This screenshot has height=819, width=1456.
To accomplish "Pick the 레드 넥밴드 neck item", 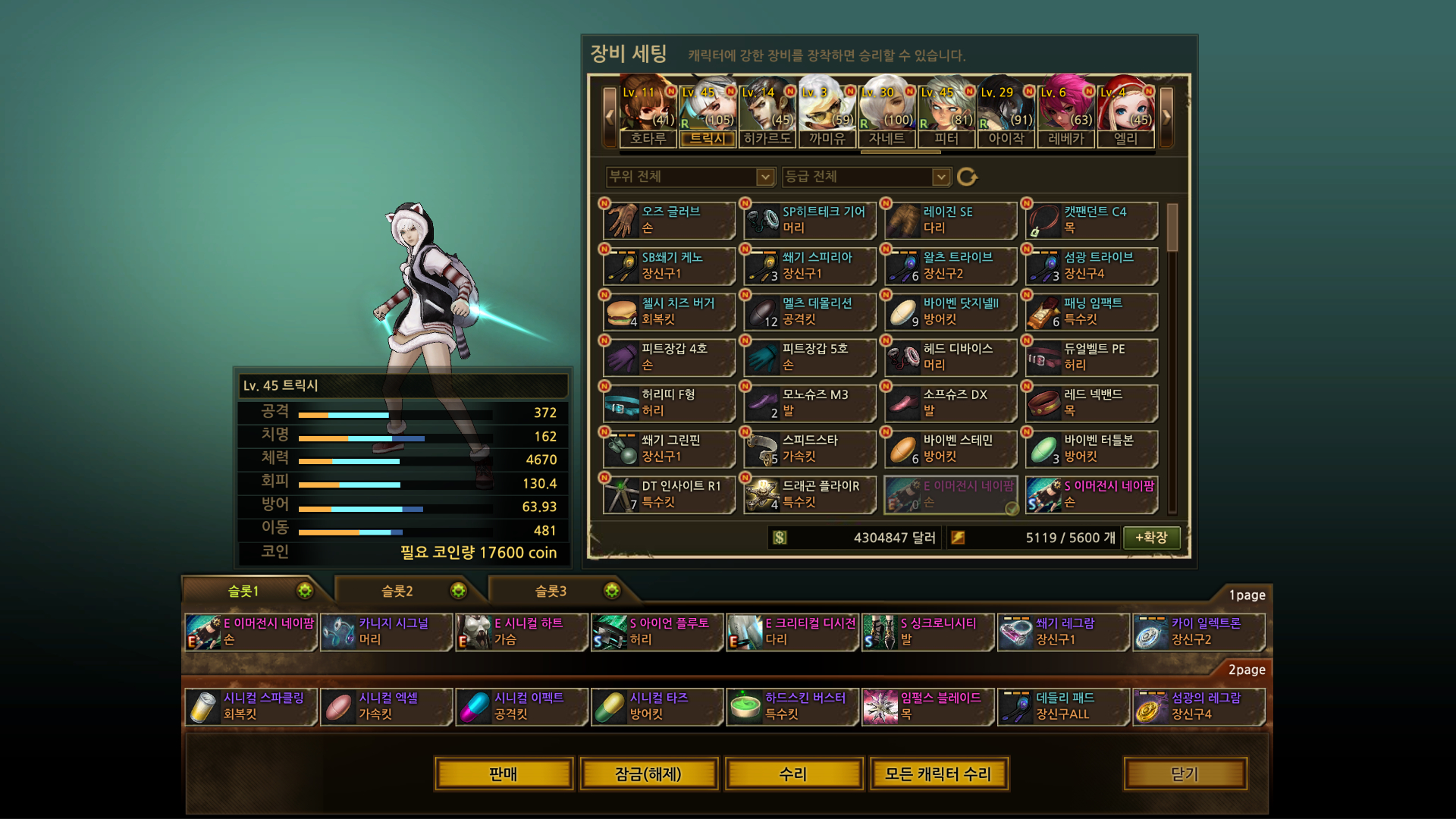I will pyautogui.click(x=1091, y=403).
